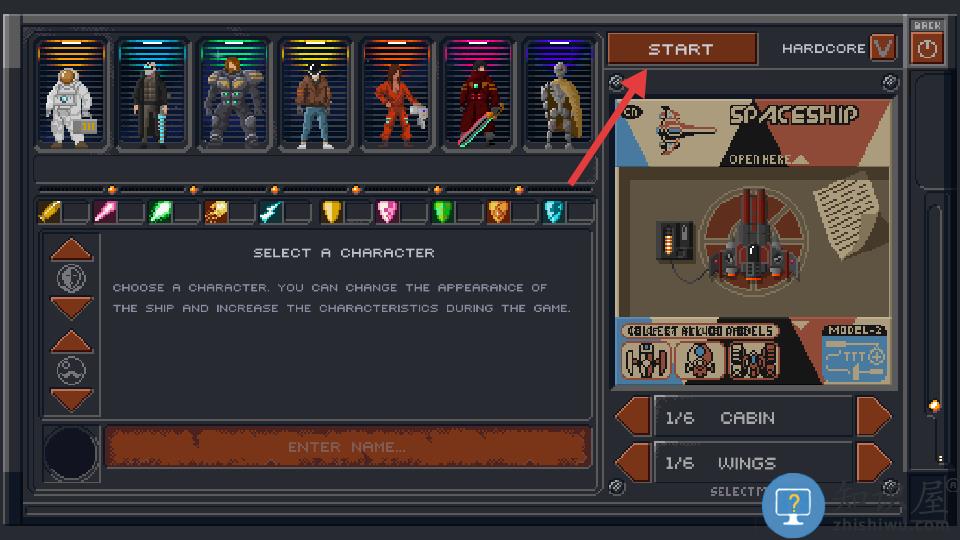Choose the robot with yellow cape

click(559, 97)
